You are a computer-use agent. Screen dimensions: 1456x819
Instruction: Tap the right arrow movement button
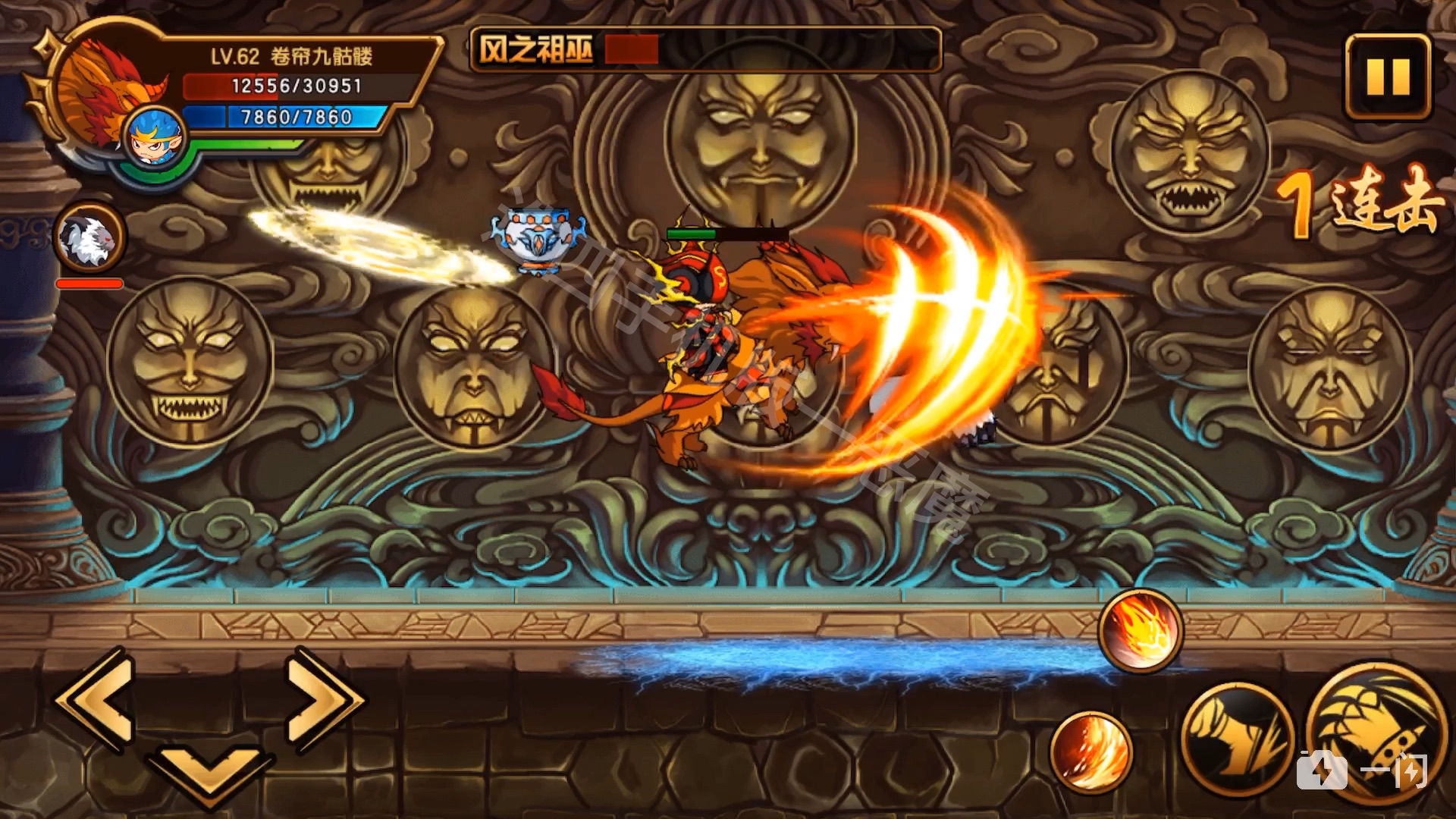[324, 699]
